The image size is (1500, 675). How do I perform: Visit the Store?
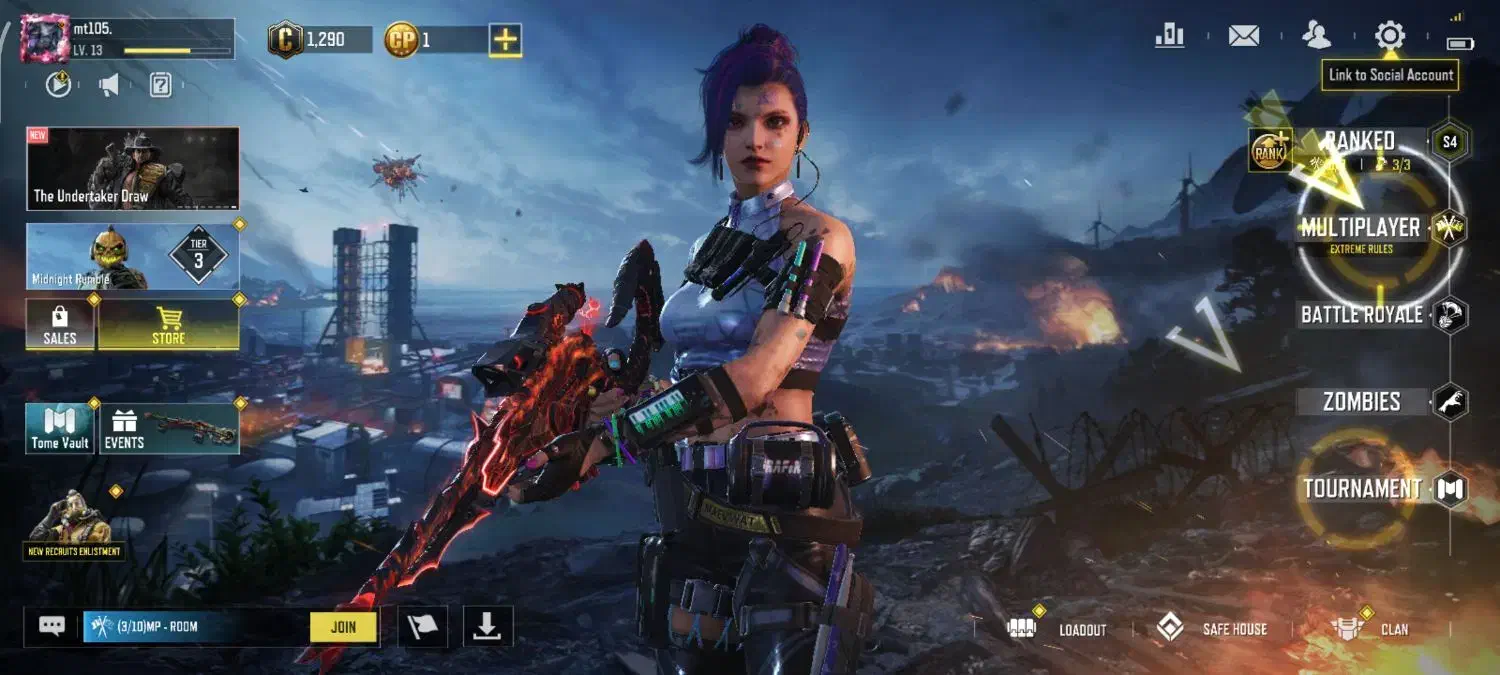[x=168, y=325]
